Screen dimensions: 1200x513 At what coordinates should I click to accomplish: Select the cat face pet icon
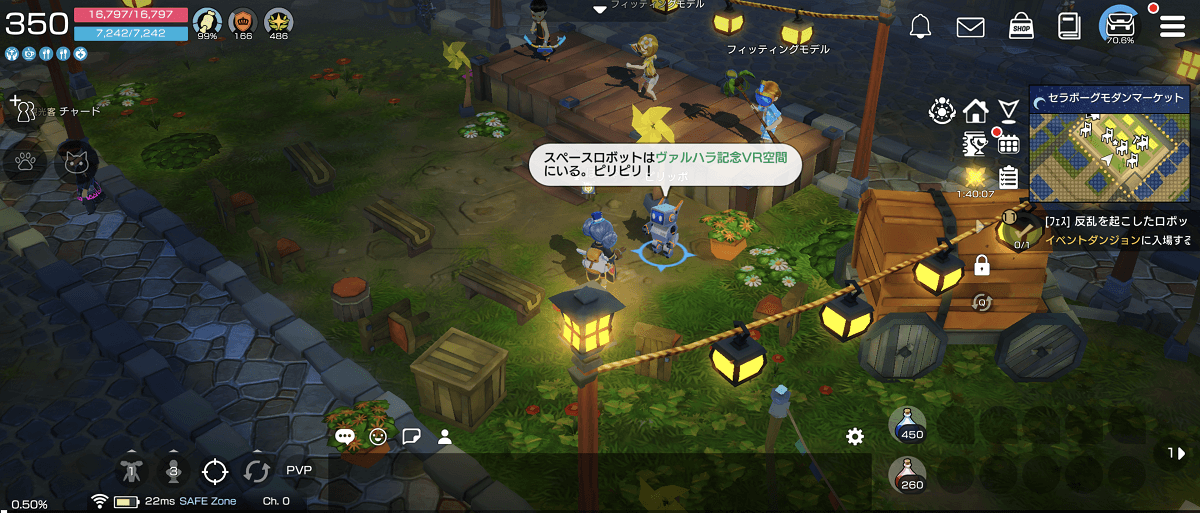pyautogui.click(x=76, y=160)
